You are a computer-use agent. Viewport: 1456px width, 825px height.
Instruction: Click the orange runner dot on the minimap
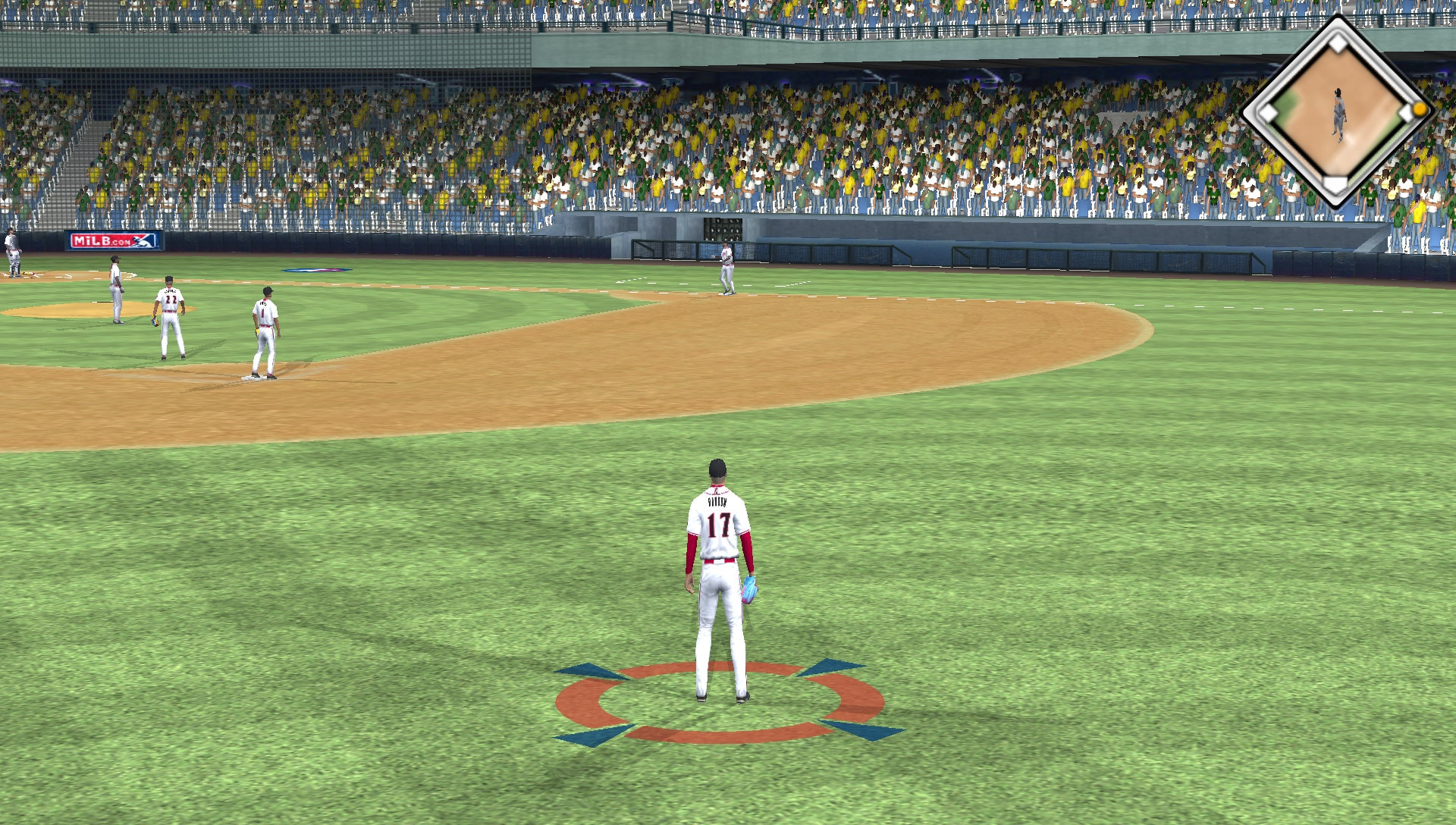(1420, 110)
